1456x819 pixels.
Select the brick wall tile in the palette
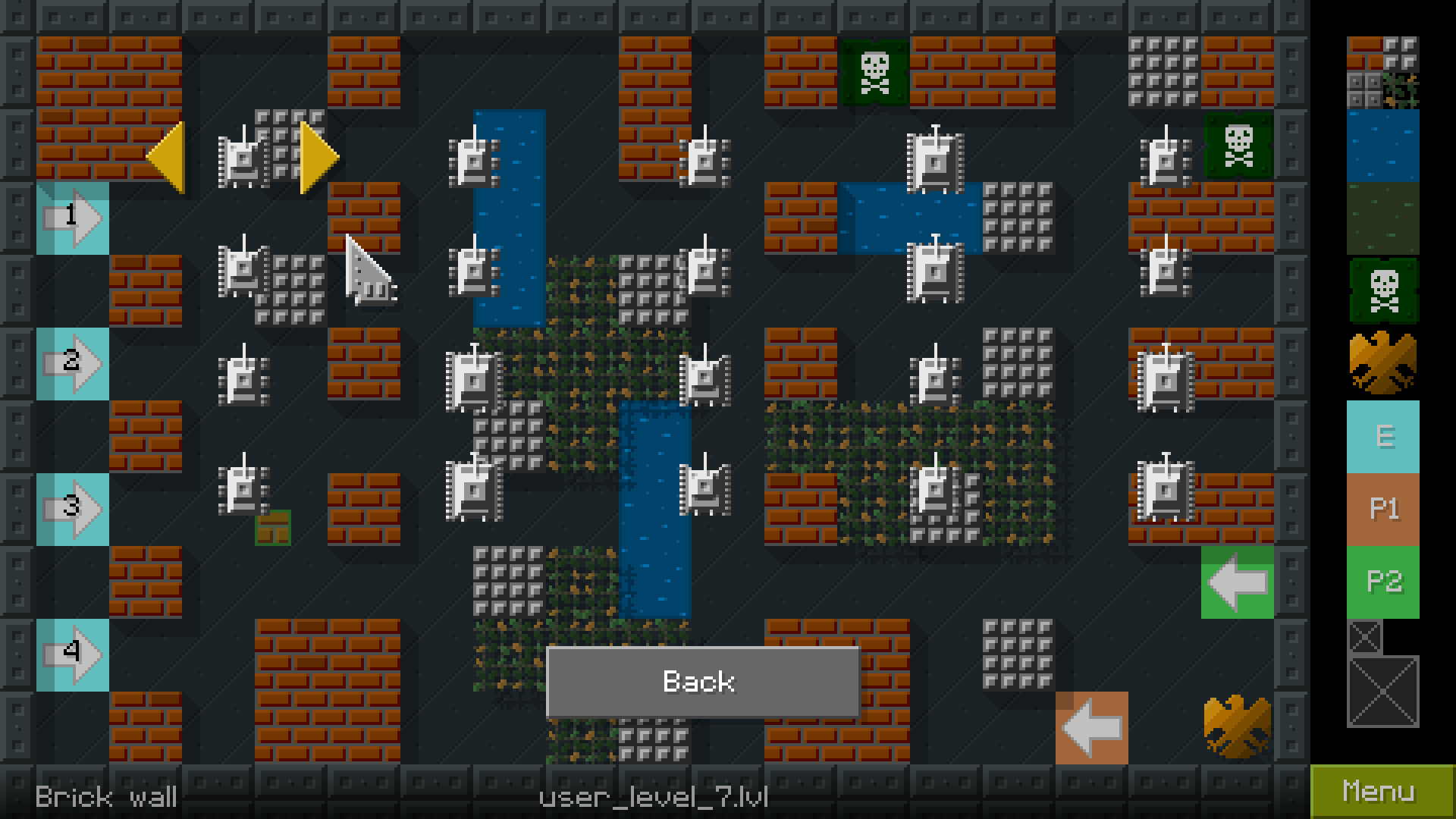coord(1367,55)
